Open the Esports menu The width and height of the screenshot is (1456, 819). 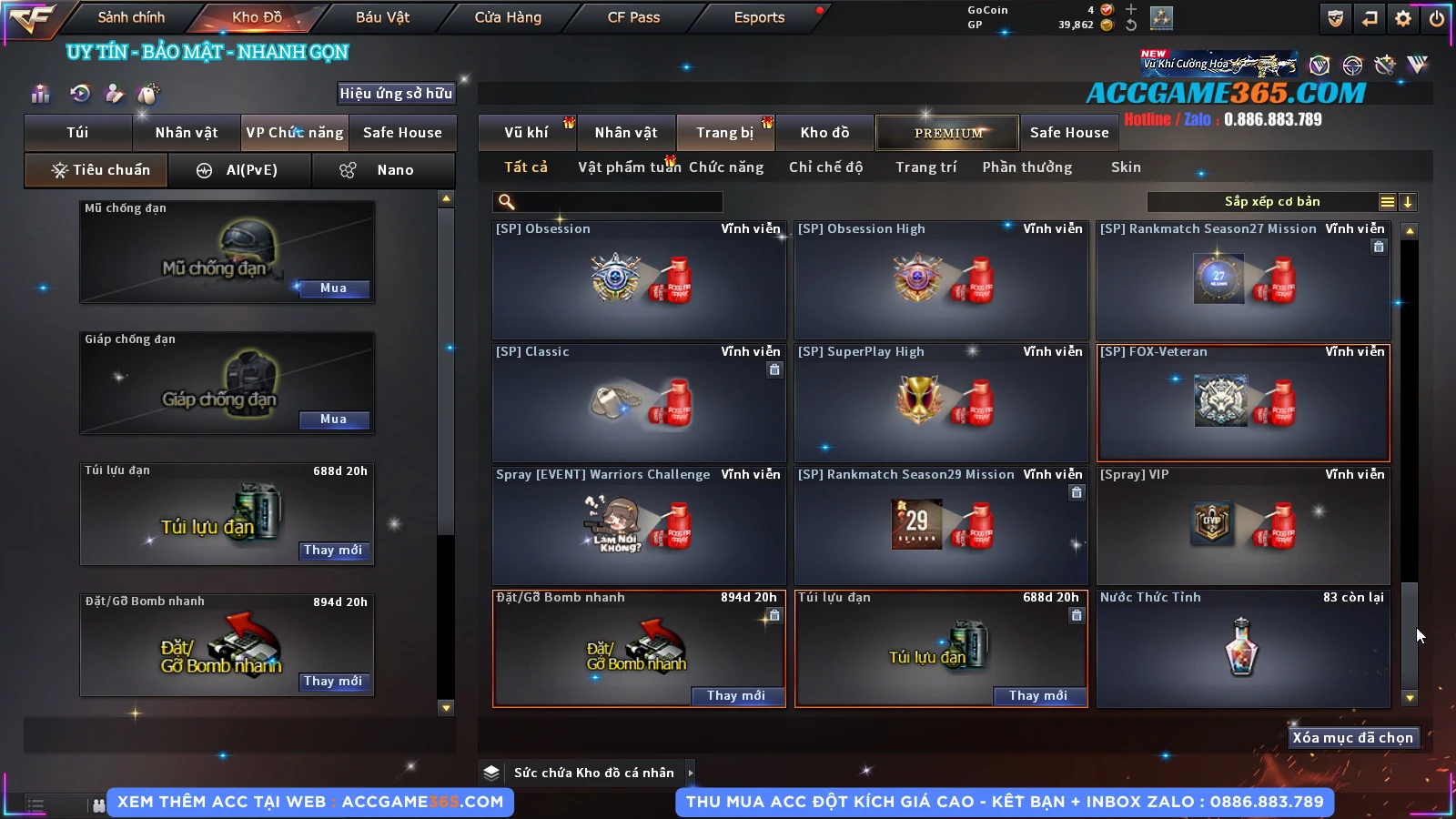pyautogui.click(x=759, y=17)
